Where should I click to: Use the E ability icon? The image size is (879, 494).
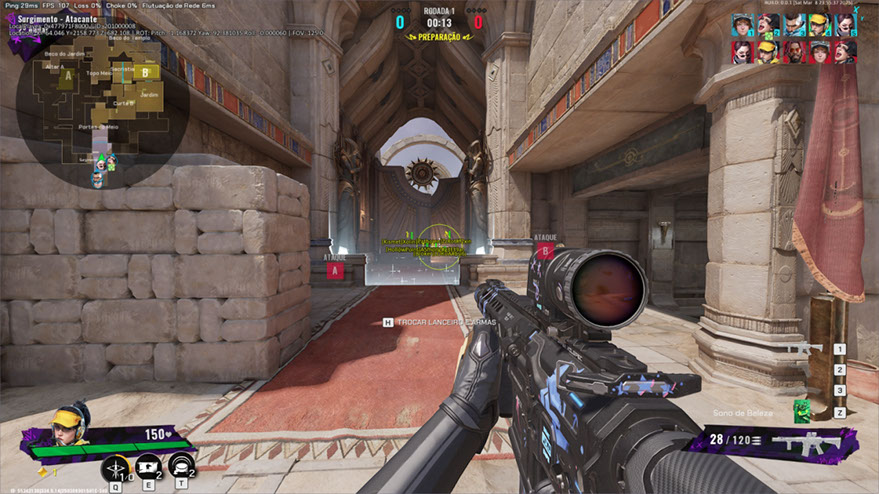click(147, 468)
